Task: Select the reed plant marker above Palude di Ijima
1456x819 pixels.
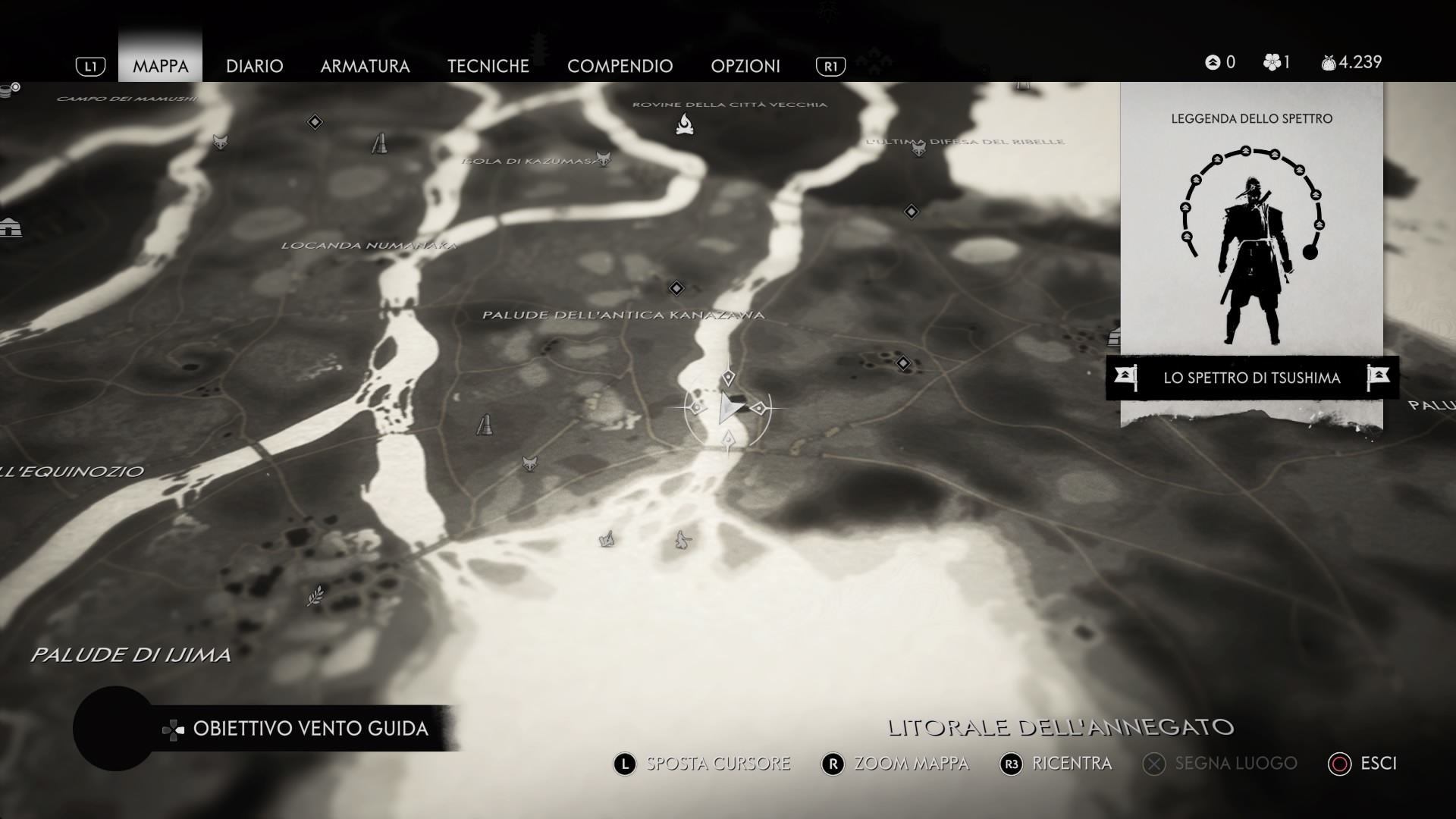Action: coord(315,597)
